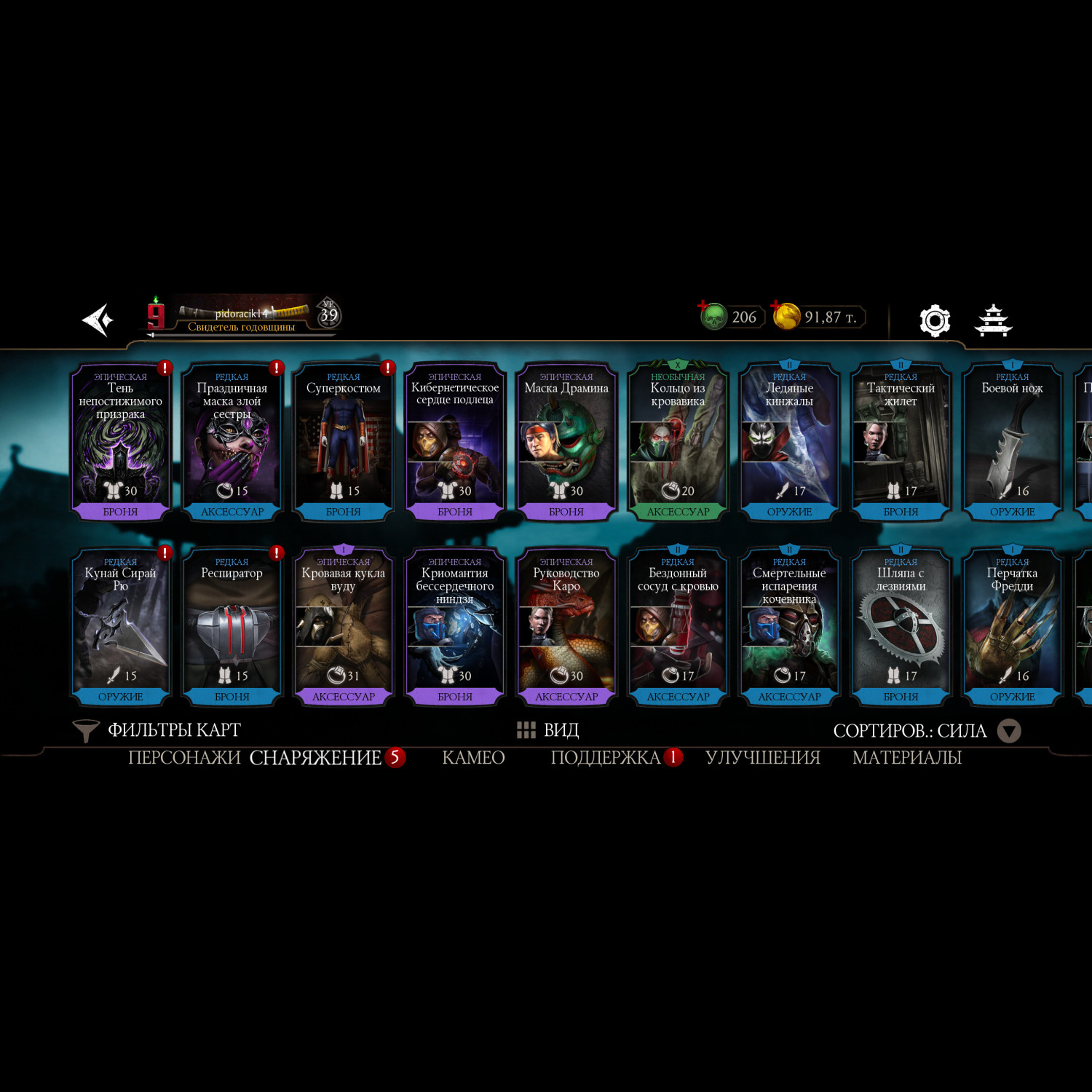The image size is (1092, 1092).
Task: Pick the Ледяные кинжалы weapon card
Action: 789,440
